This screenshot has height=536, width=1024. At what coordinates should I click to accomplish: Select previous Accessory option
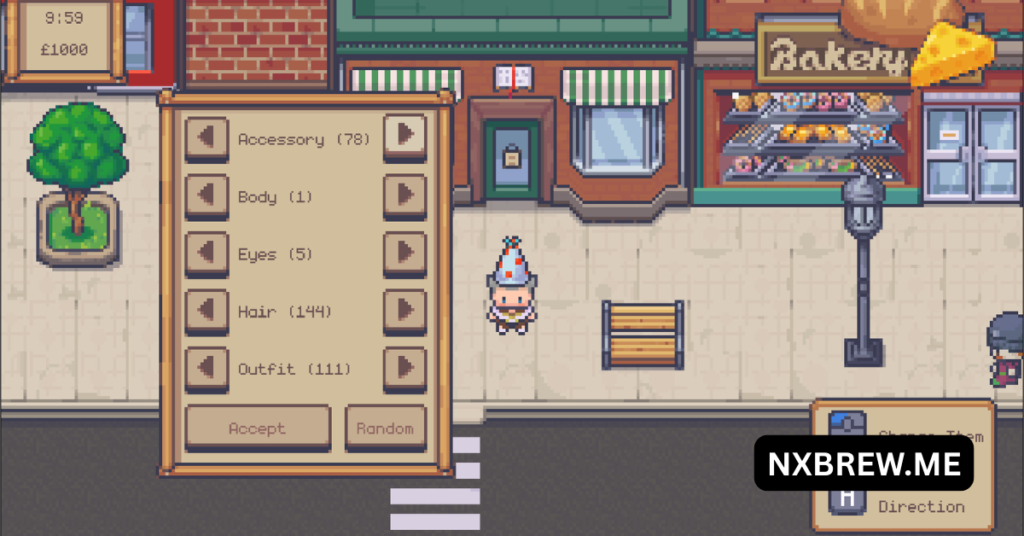(207, 137)
